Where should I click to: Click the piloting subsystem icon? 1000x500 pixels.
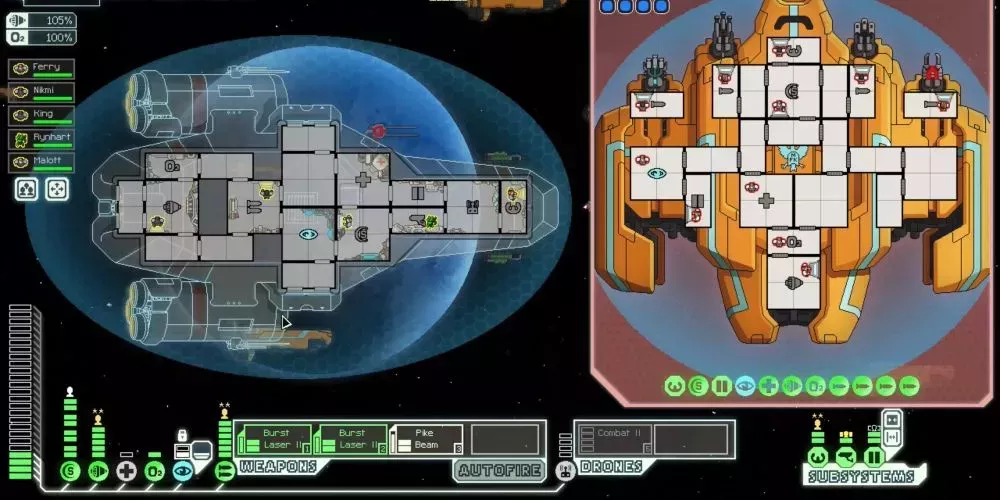coord(817,457)
